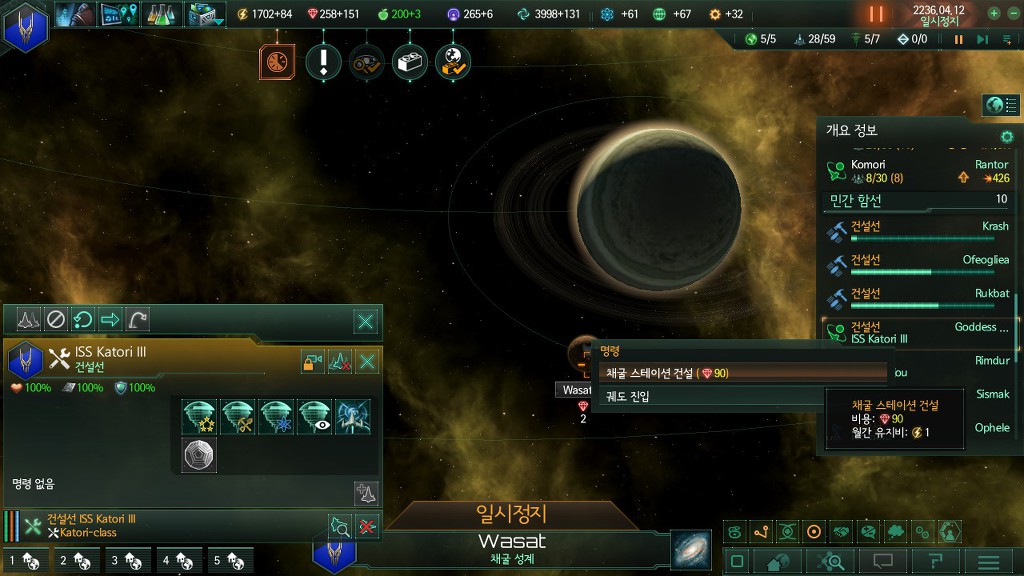Toggle the large pause button beside the date
Viewport: 1024px width, 576px height.
point(877,14)
